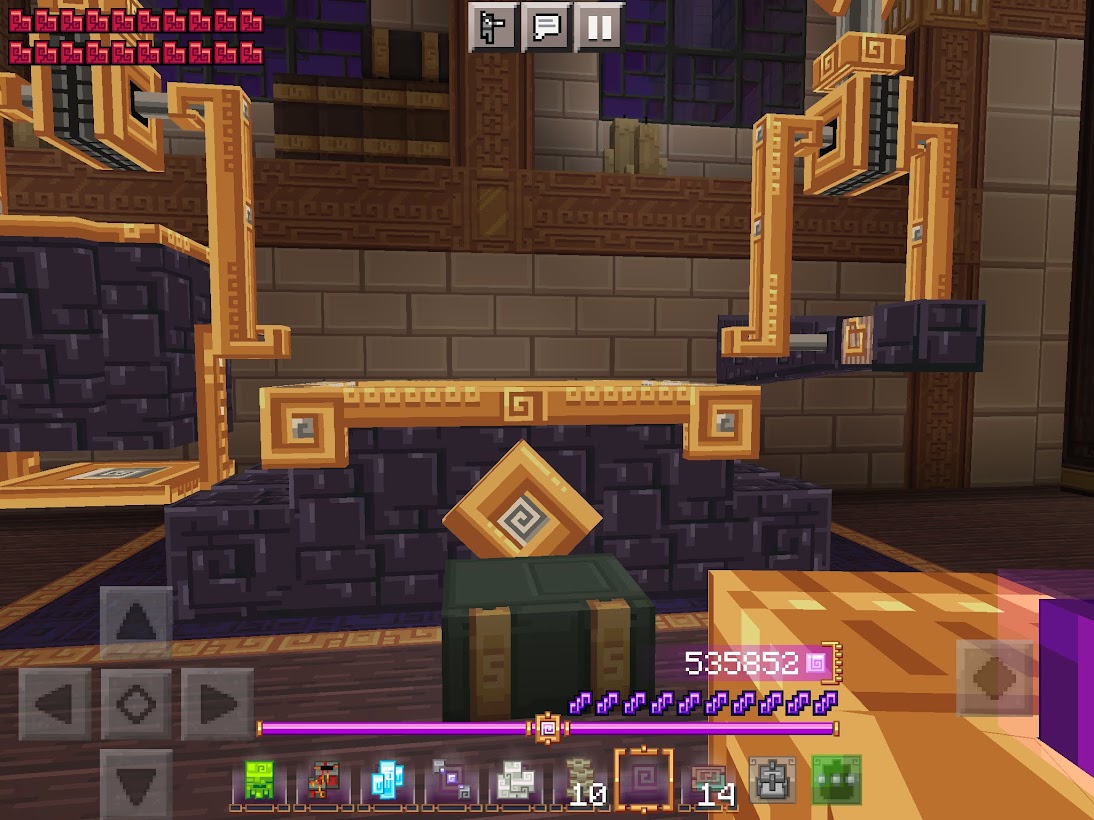Pause the game
This screenshot has height=820, width=1094.
coord(599,27)
